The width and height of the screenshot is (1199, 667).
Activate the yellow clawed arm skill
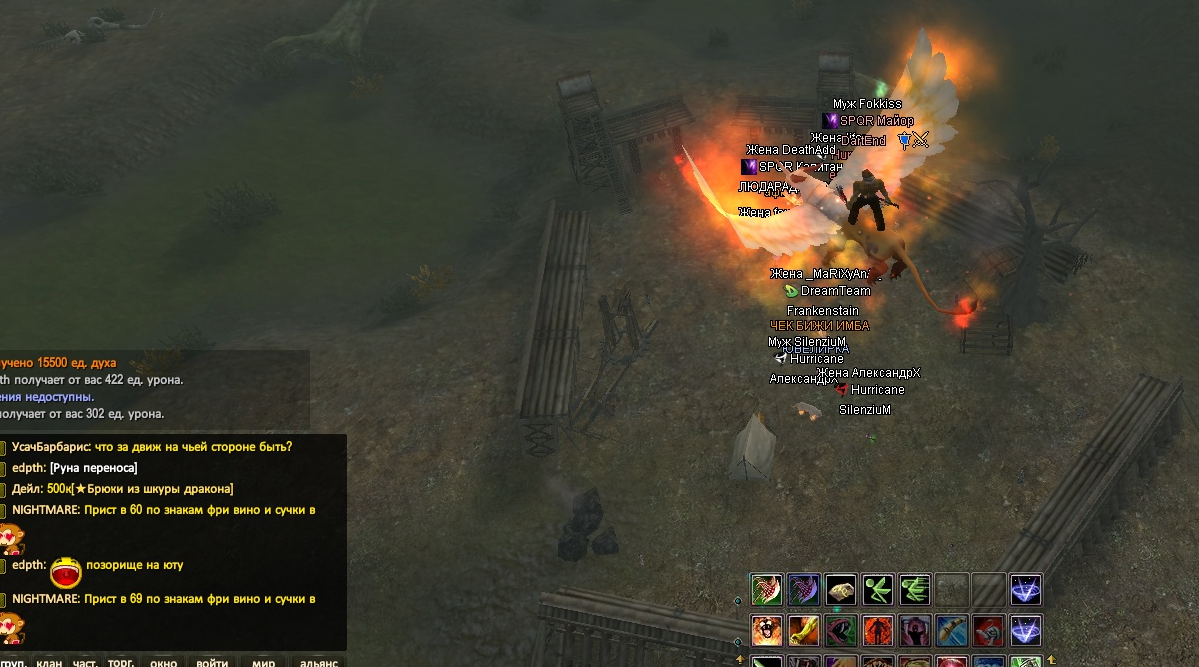[x=804, y=630]
